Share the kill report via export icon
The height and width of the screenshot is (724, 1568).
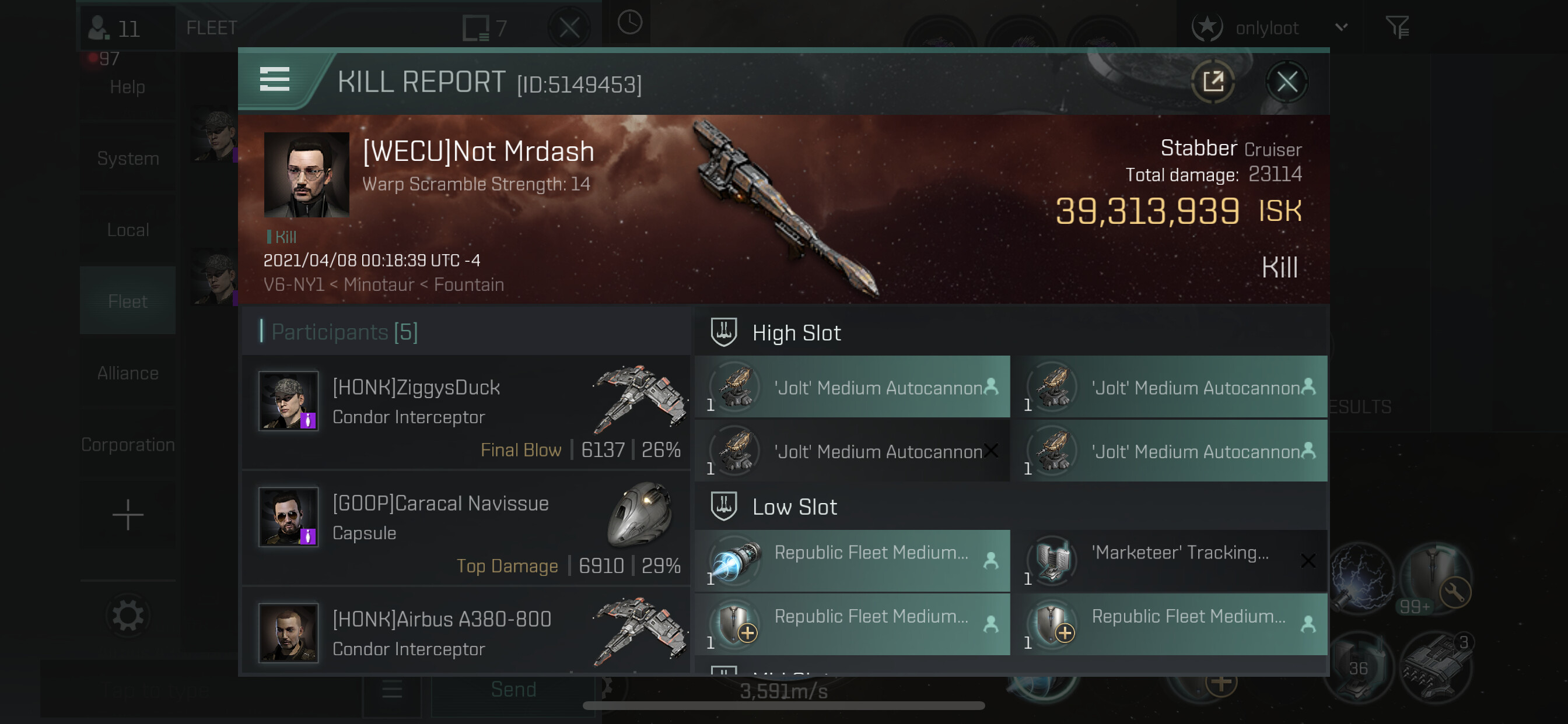[x=1213, y=82]
